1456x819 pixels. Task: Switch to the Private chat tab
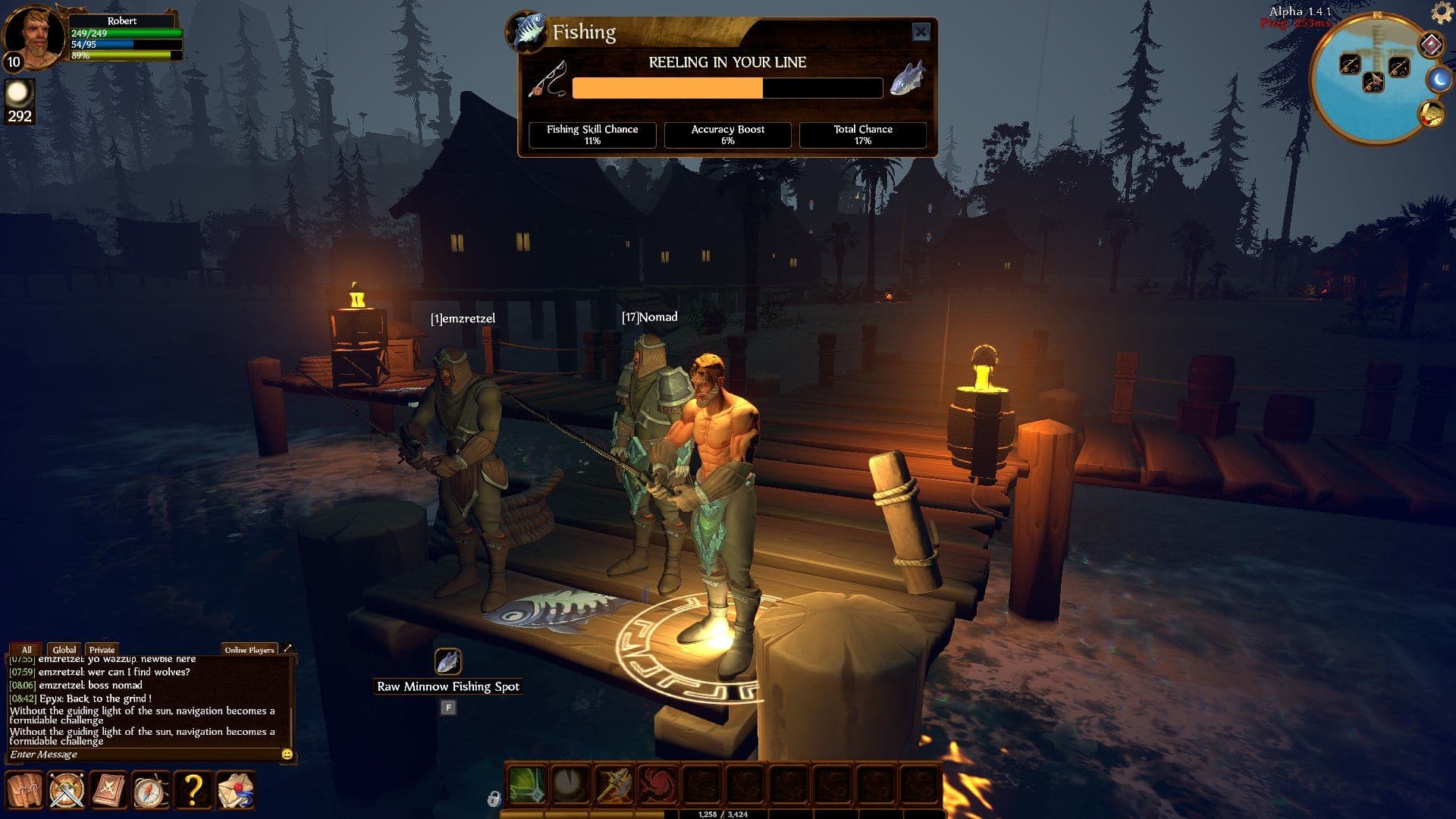point(102,650)
